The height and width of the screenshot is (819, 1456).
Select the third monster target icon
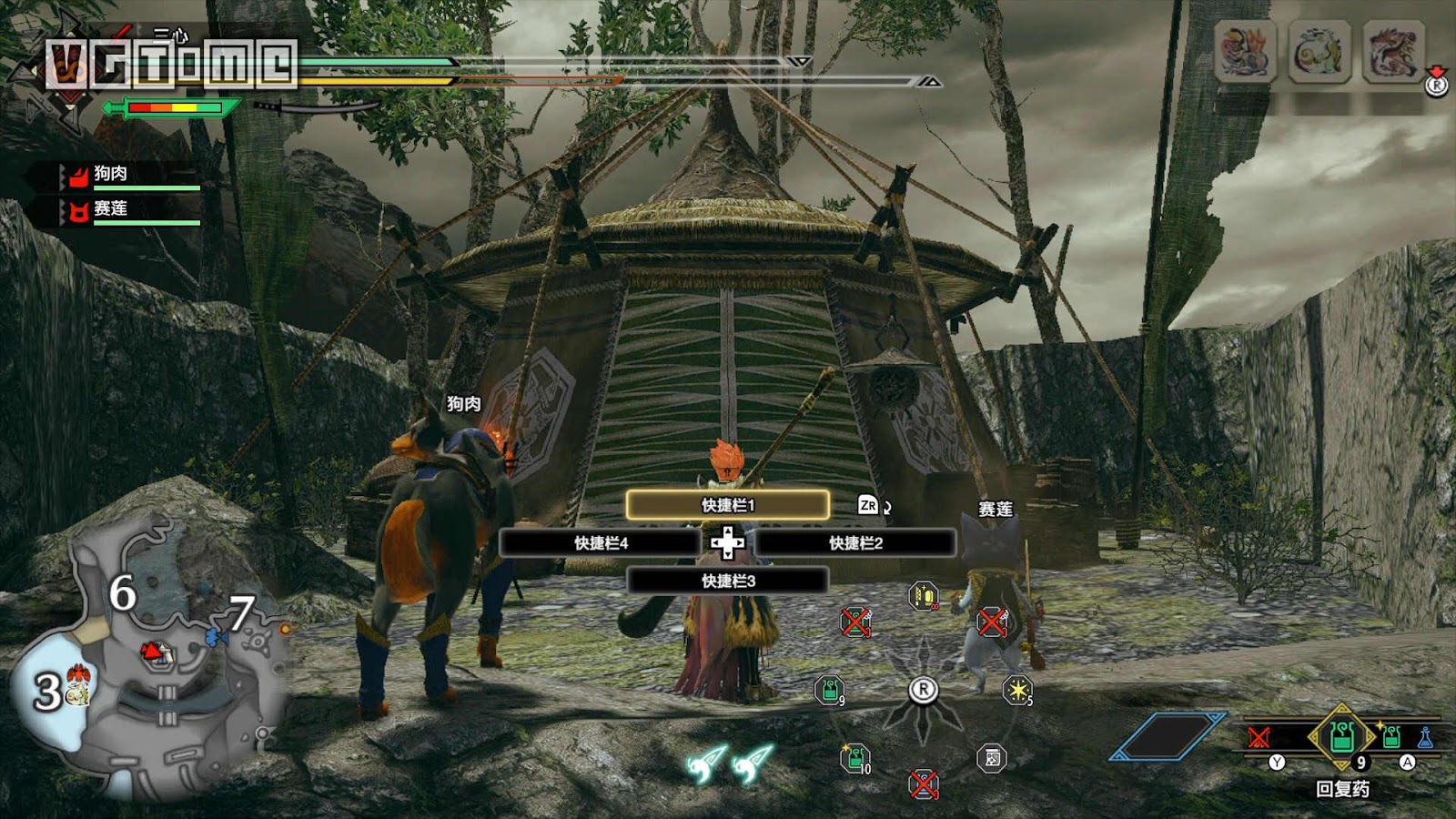tap(1392, 52)
